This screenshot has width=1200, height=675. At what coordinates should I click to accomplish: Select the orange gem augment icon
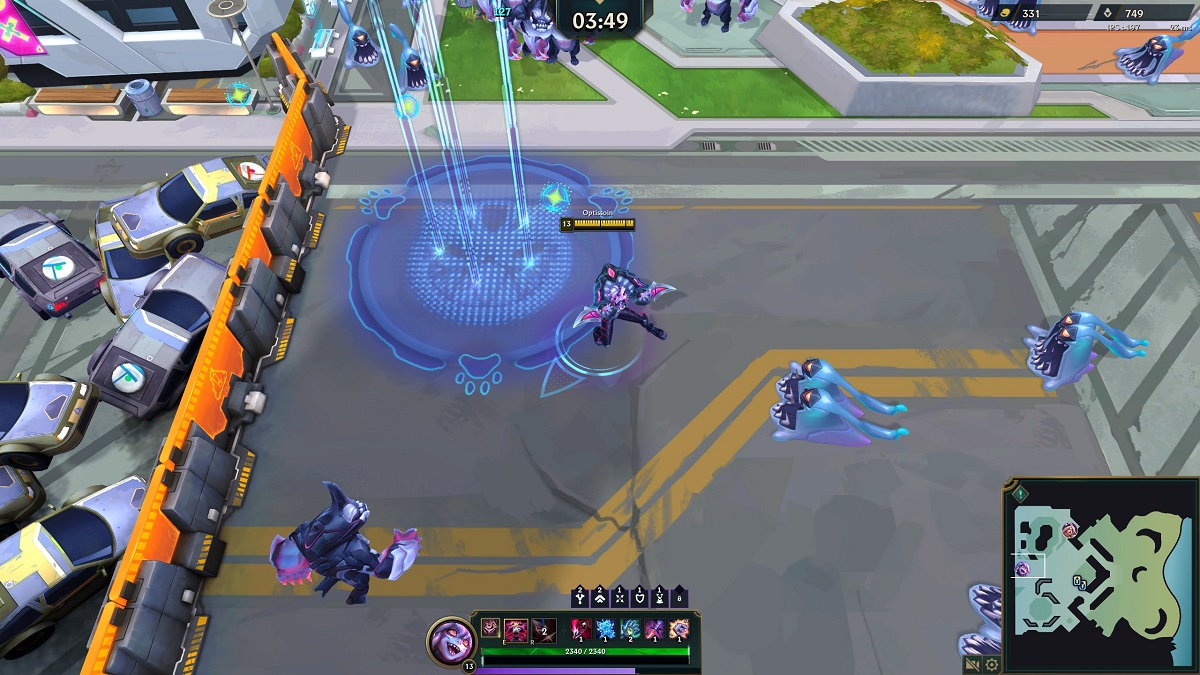tap(678, 629)
